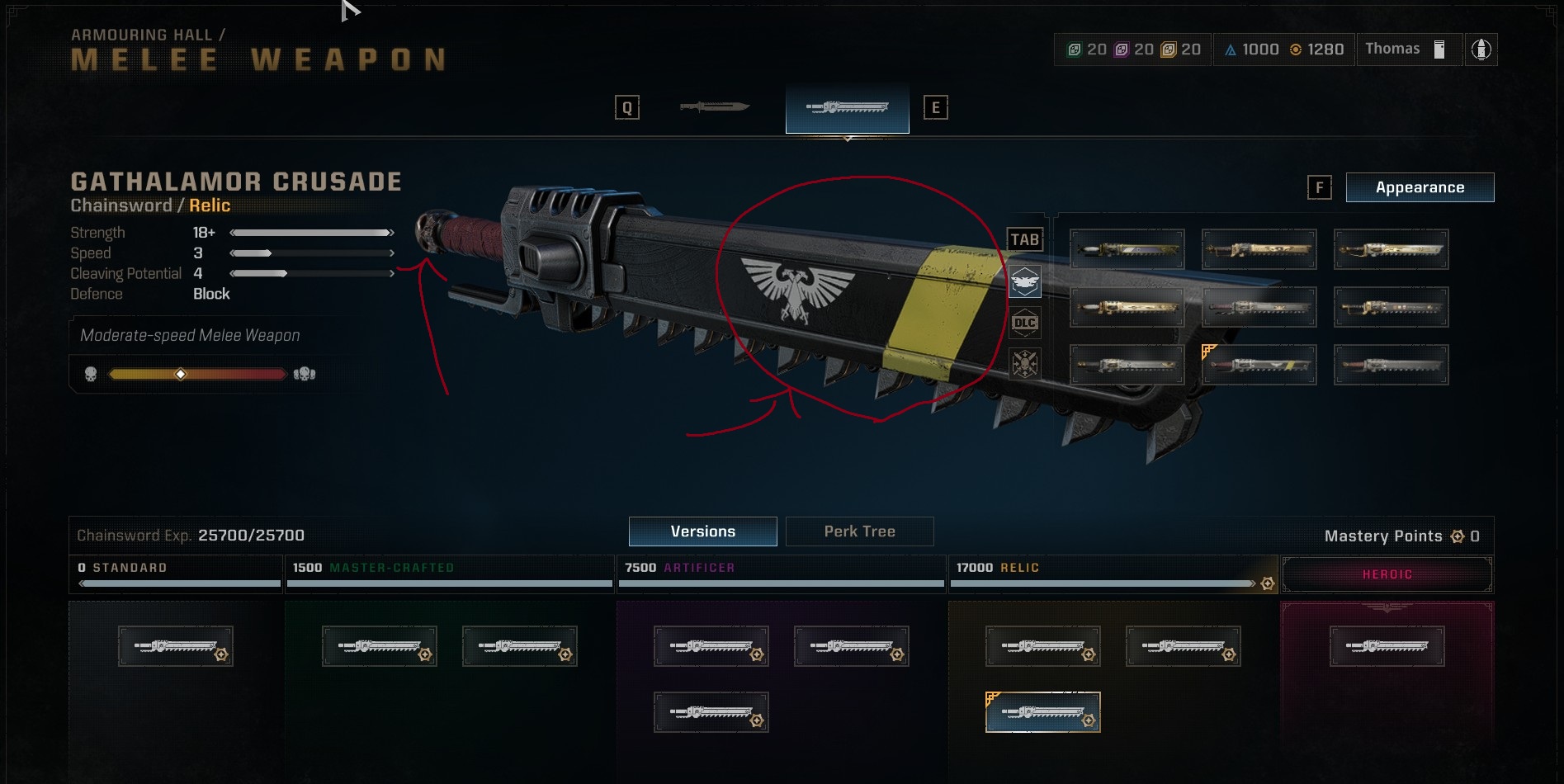Select the Imperial eagle category icon

click(1025, 281)
